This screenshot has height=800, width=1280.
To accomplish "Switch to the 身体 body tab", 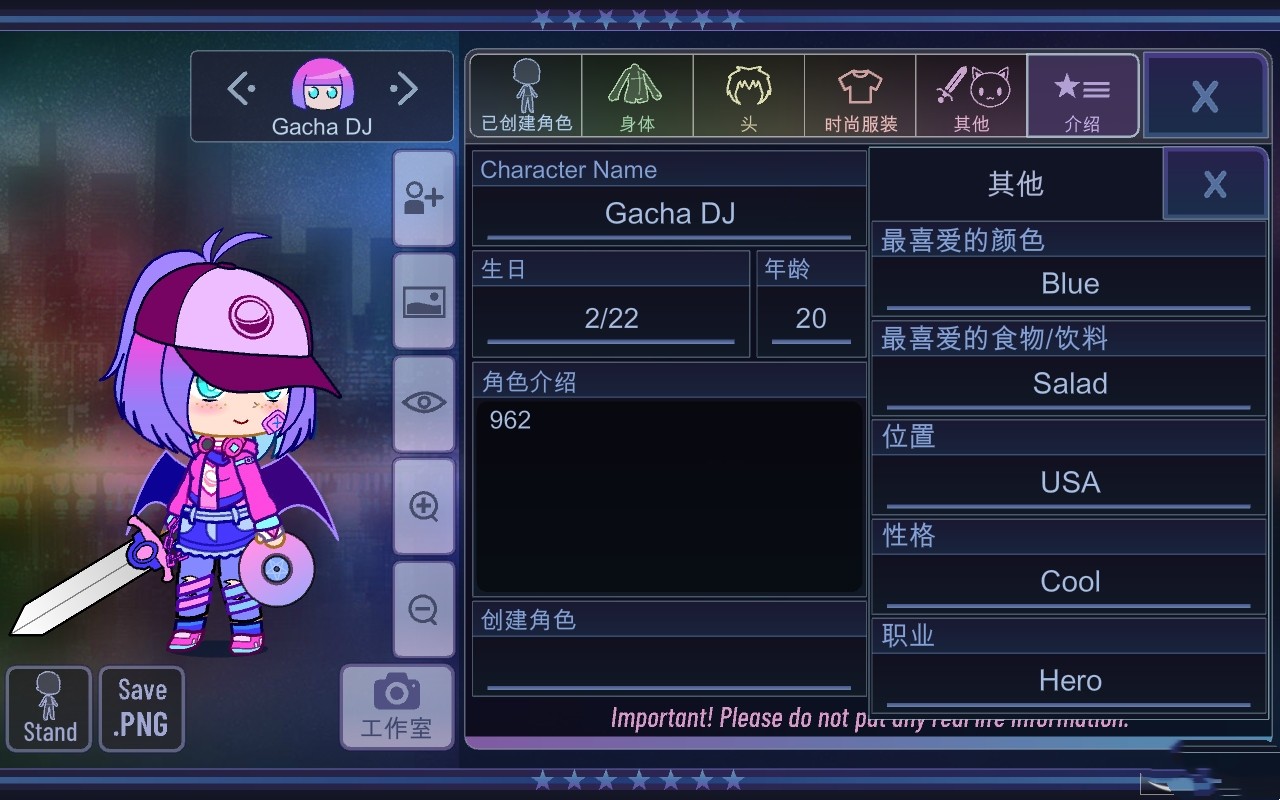I will pos(637,96).
